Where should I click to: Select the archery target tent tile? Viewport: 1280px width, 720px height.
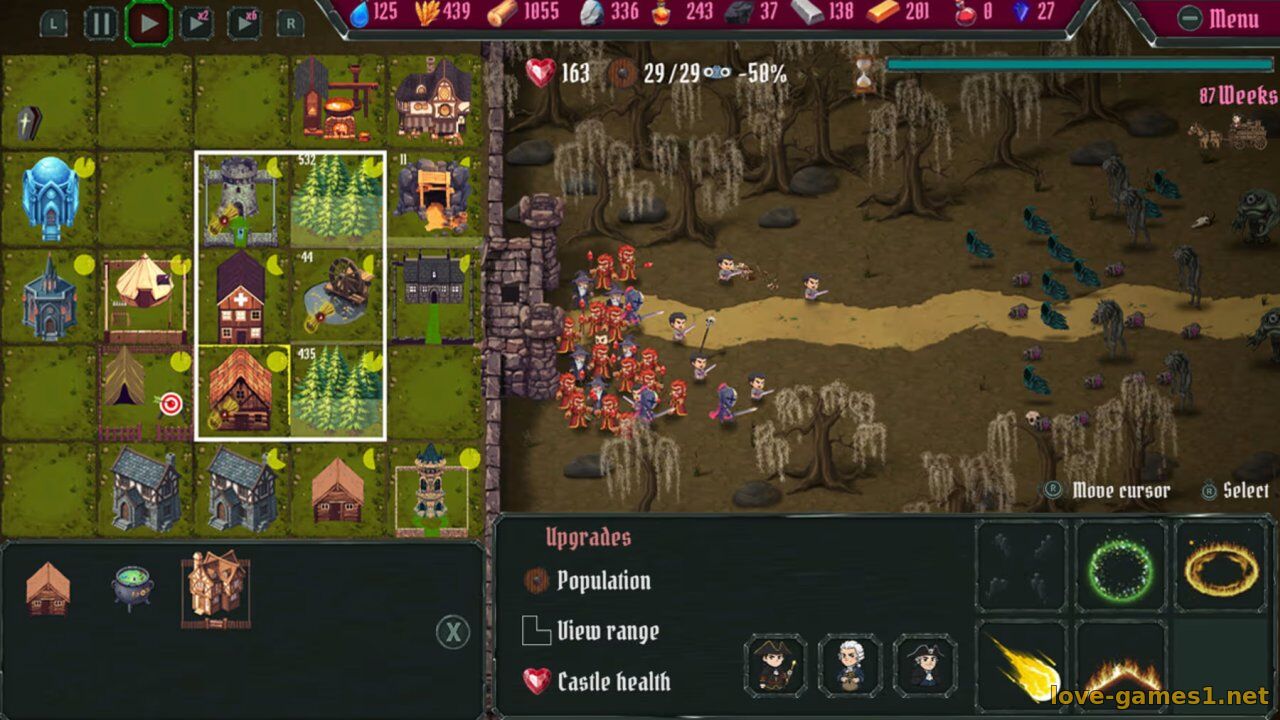[x=145, y=392]
